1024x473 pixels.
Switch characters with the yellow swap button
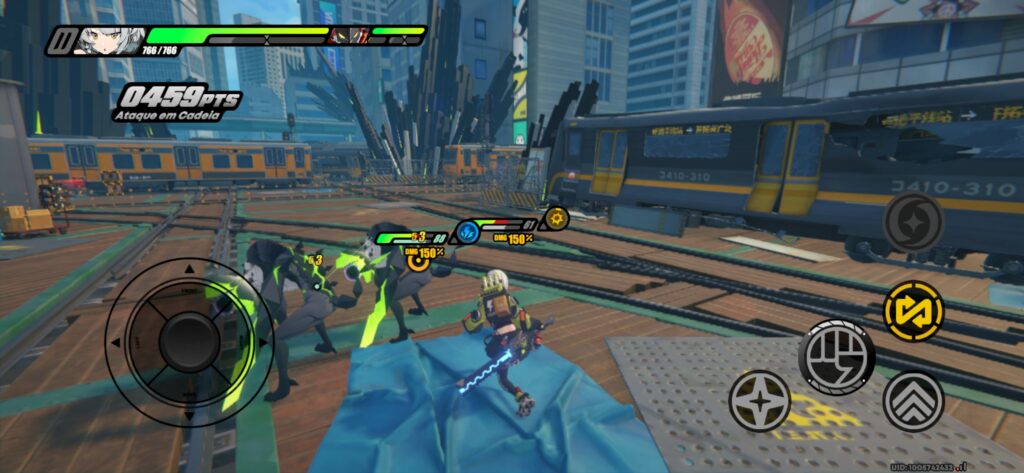click(x=913, y=311)
